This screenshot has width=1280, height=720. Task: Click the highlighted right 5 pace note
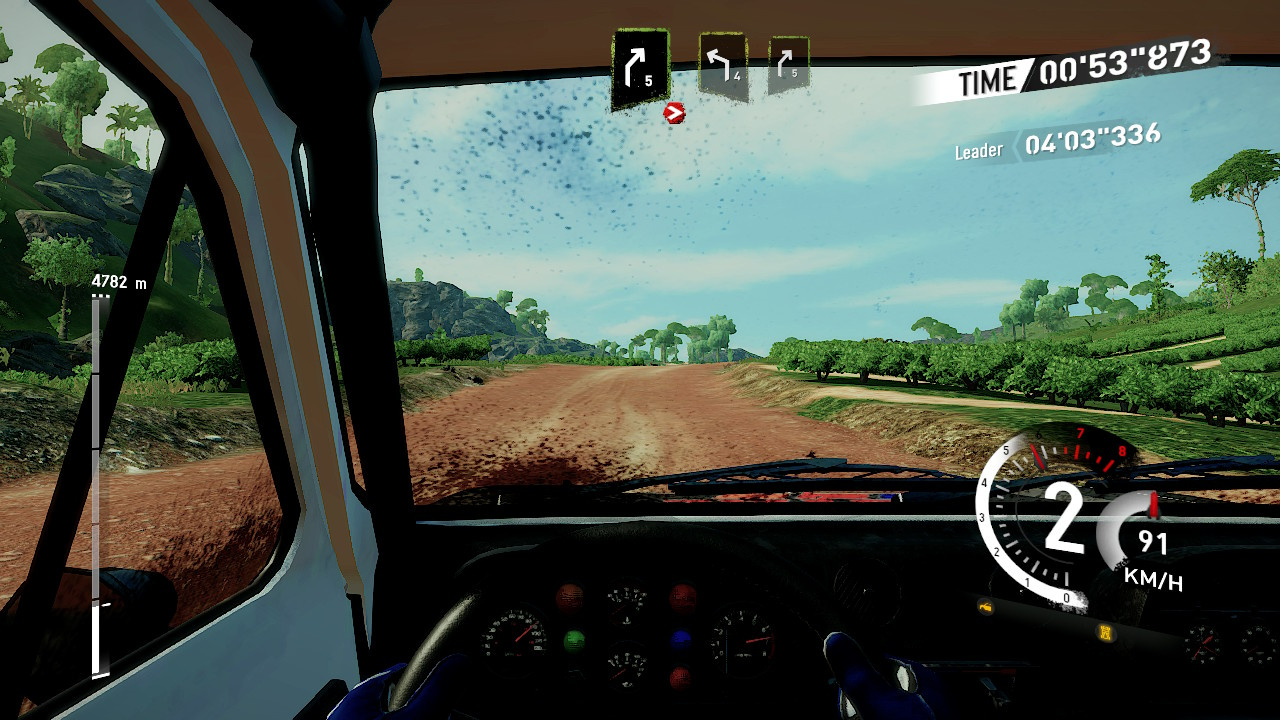click(x=640, y=67)
